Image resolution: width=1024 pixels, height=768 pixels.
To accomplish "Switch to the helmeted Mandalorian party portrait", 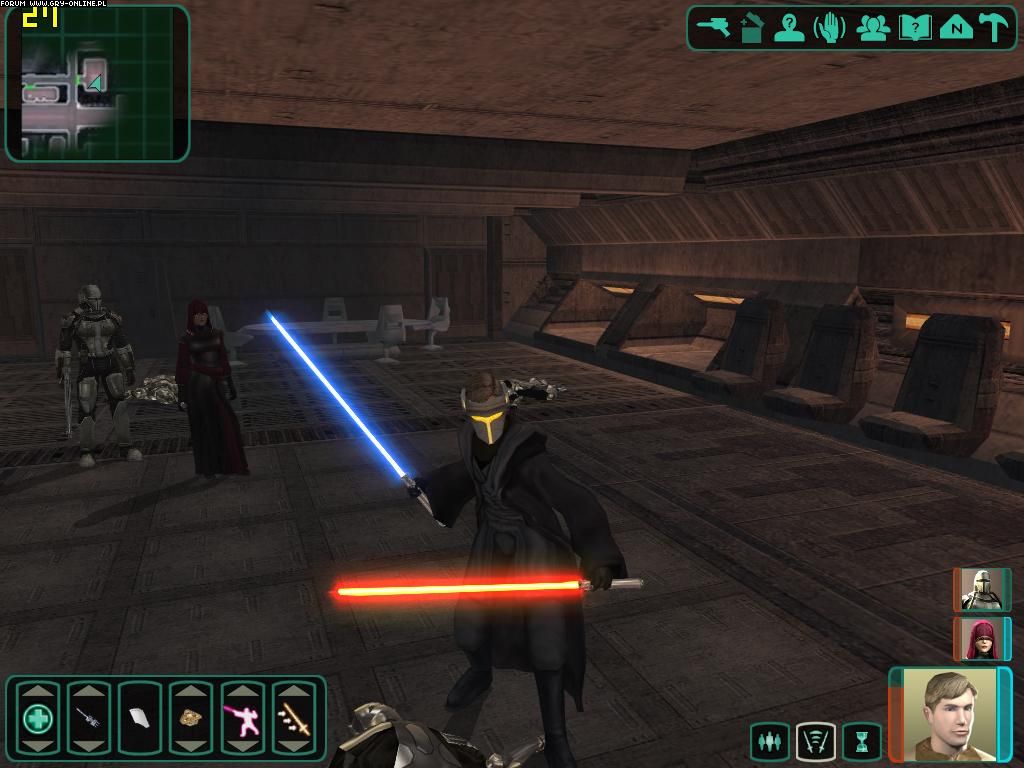I will click(980, 590).
